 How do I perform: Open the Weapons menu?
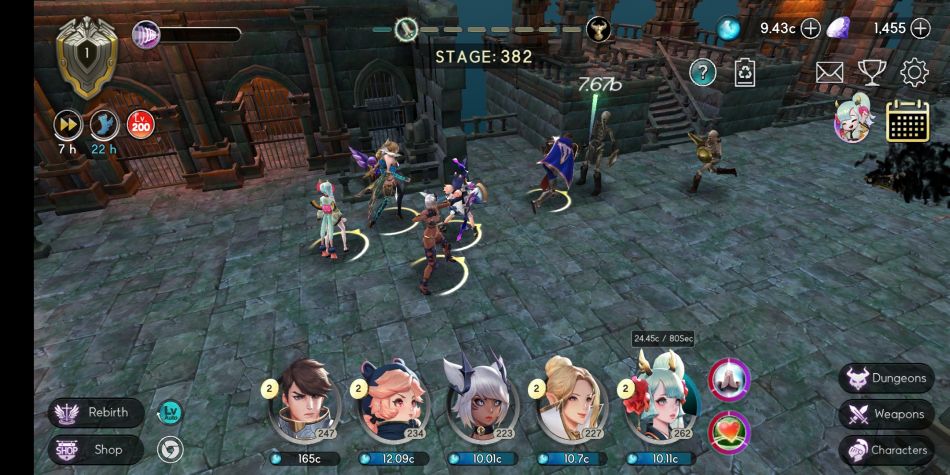tap(886, 414)
